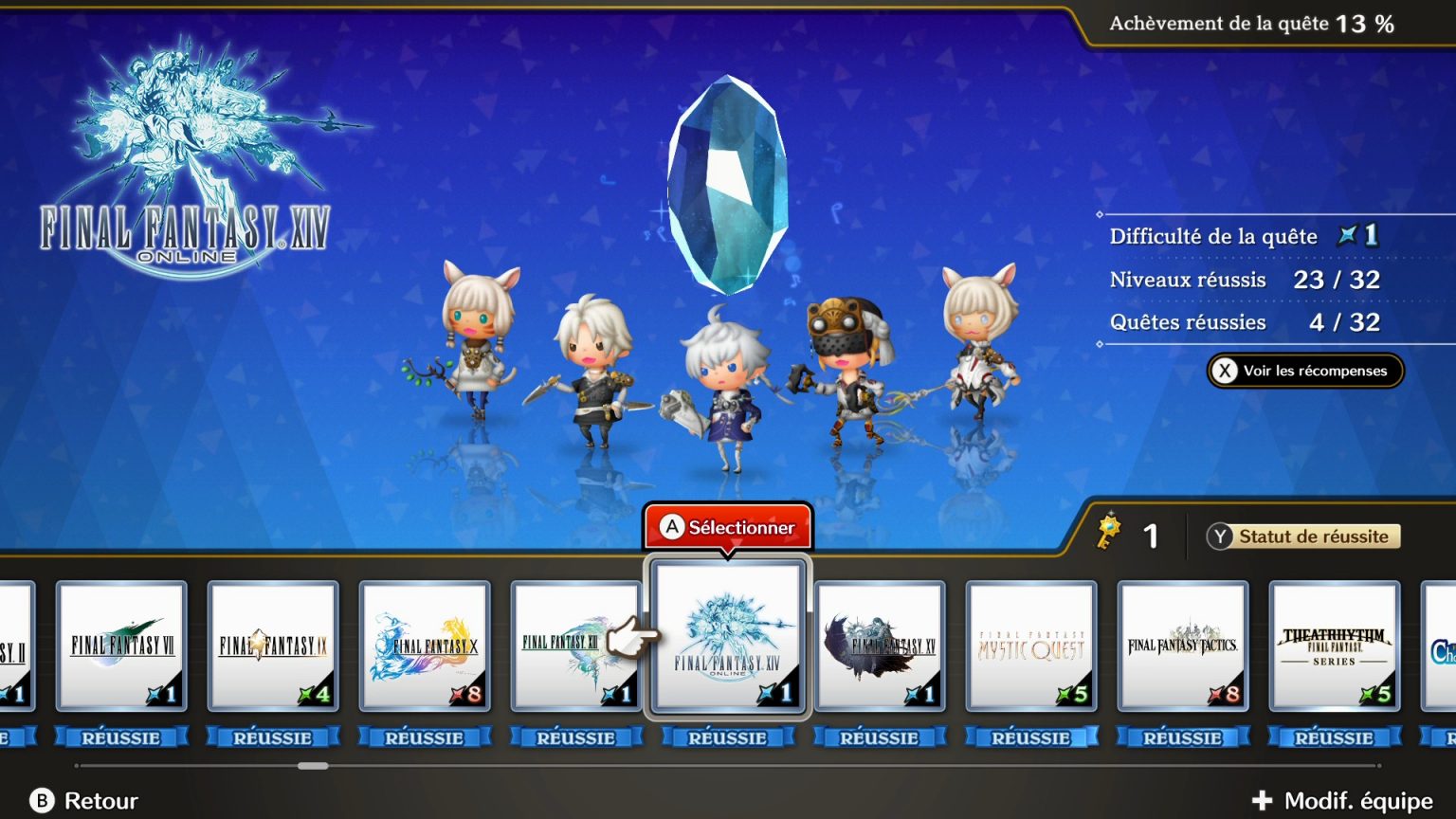Screen dimensions: 1456x819
Task: Expand the highlighted FINAL FANTASY XIV card
Action: point(727,635)
